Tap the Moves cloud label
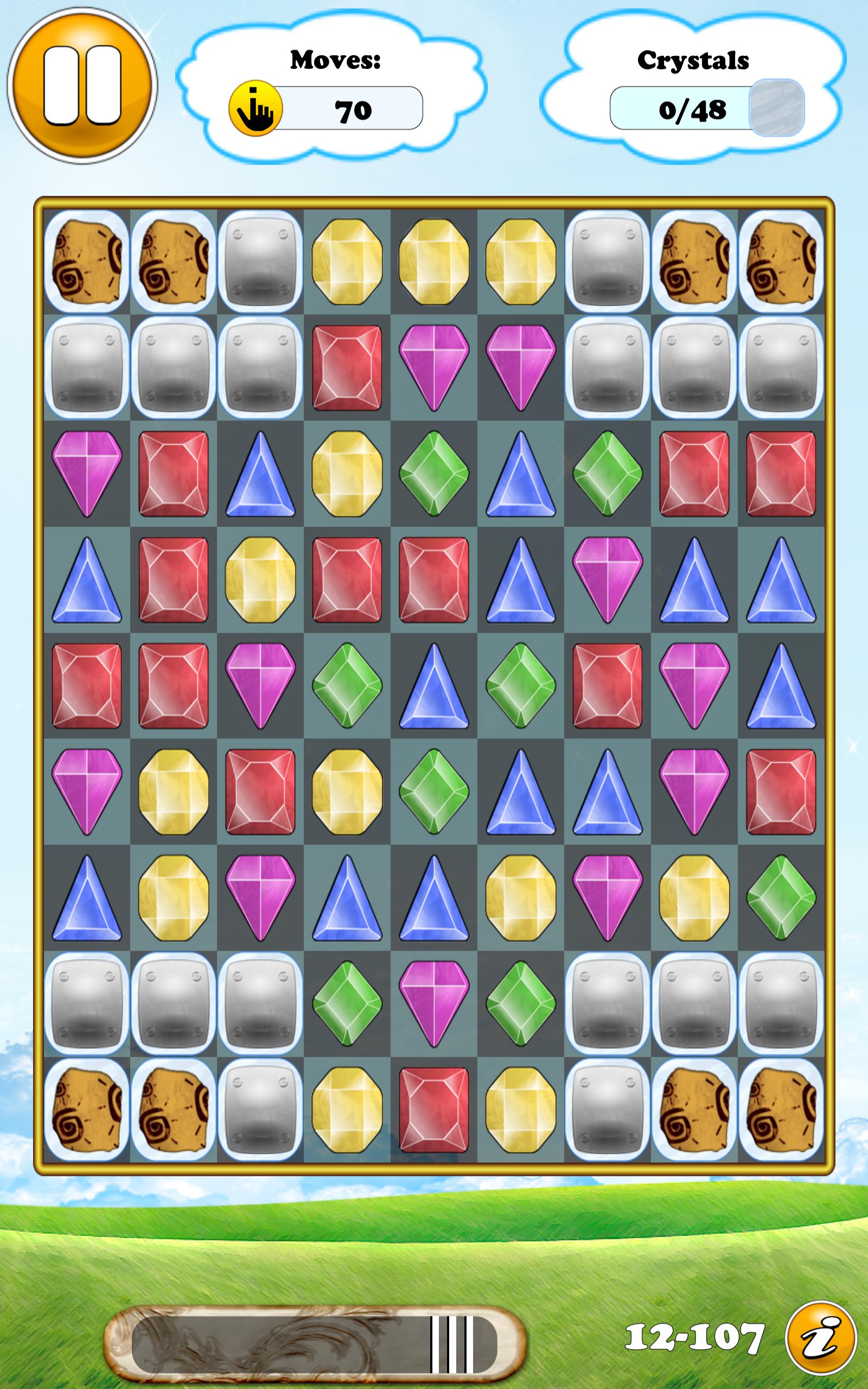The image size is (868, 1389). 336,60
